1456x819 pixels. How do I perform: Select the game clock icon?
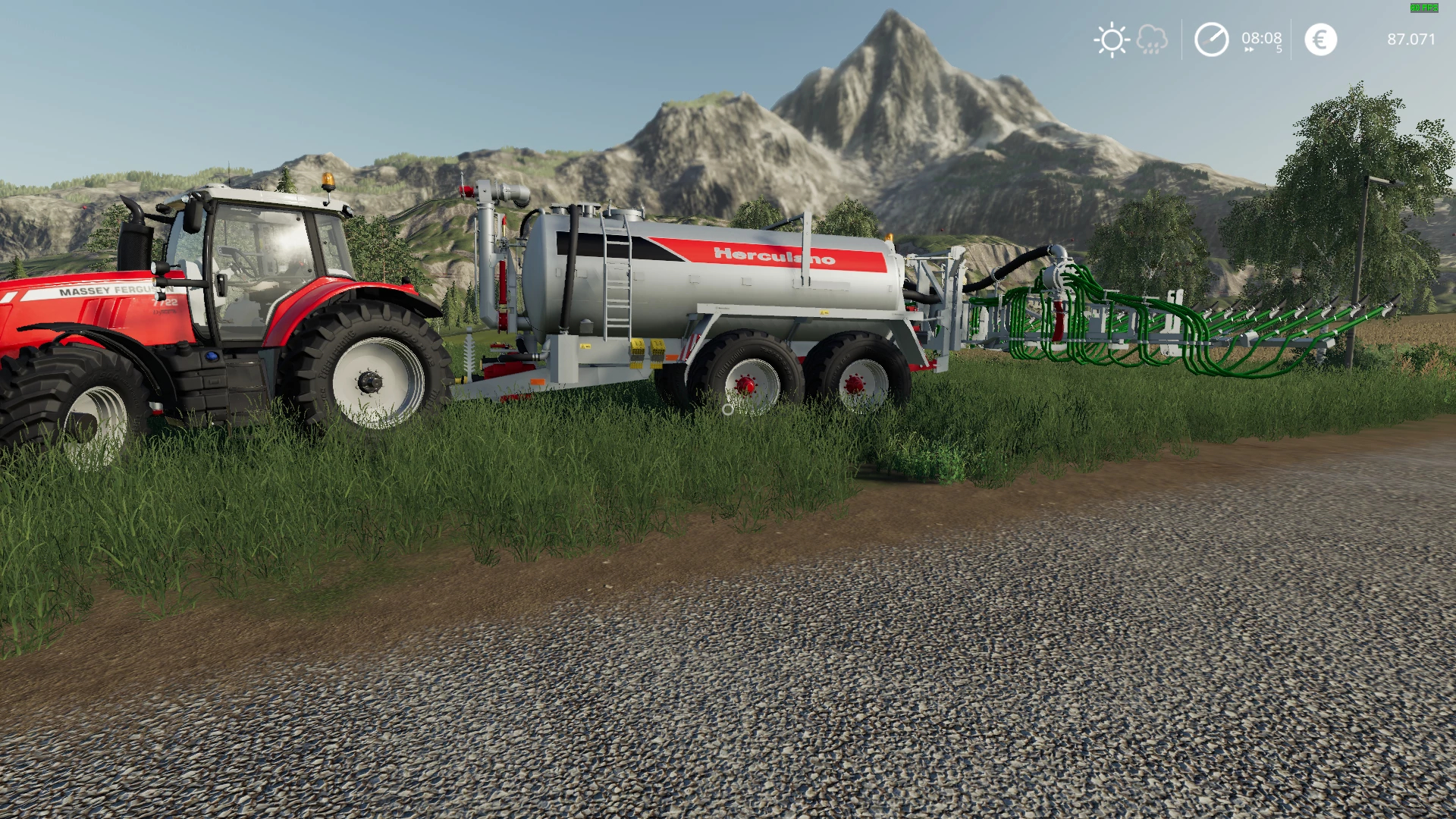pos(1211,39)
